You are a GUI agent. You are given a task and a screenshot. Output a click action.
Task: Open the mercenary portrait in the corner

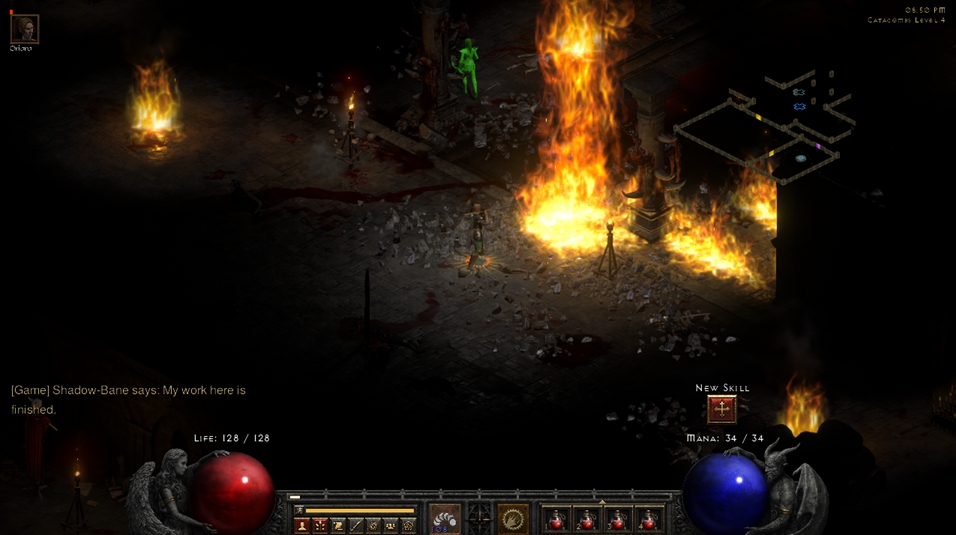pyautogui.click(x=24, y=29)
